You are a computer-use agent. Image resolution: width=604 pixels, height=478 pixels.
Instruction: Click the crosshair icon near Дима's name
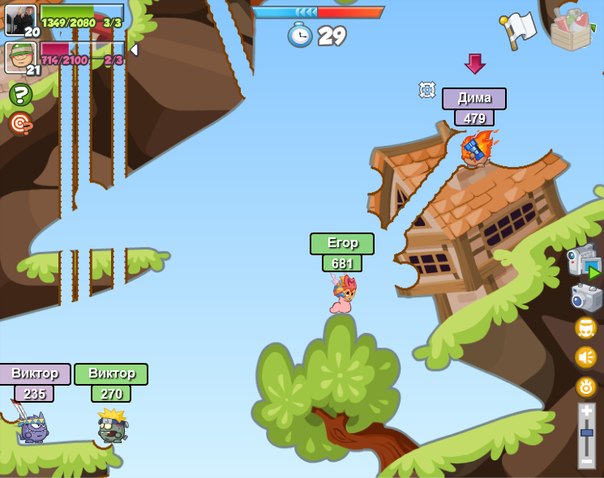(427, 90)
